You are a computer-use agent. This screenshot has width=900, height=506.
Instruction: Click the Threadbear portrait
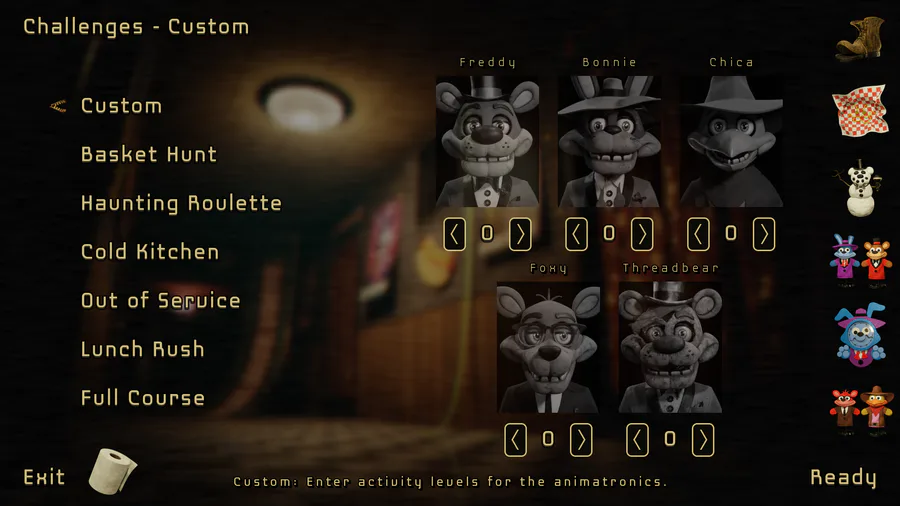[670, 347]
